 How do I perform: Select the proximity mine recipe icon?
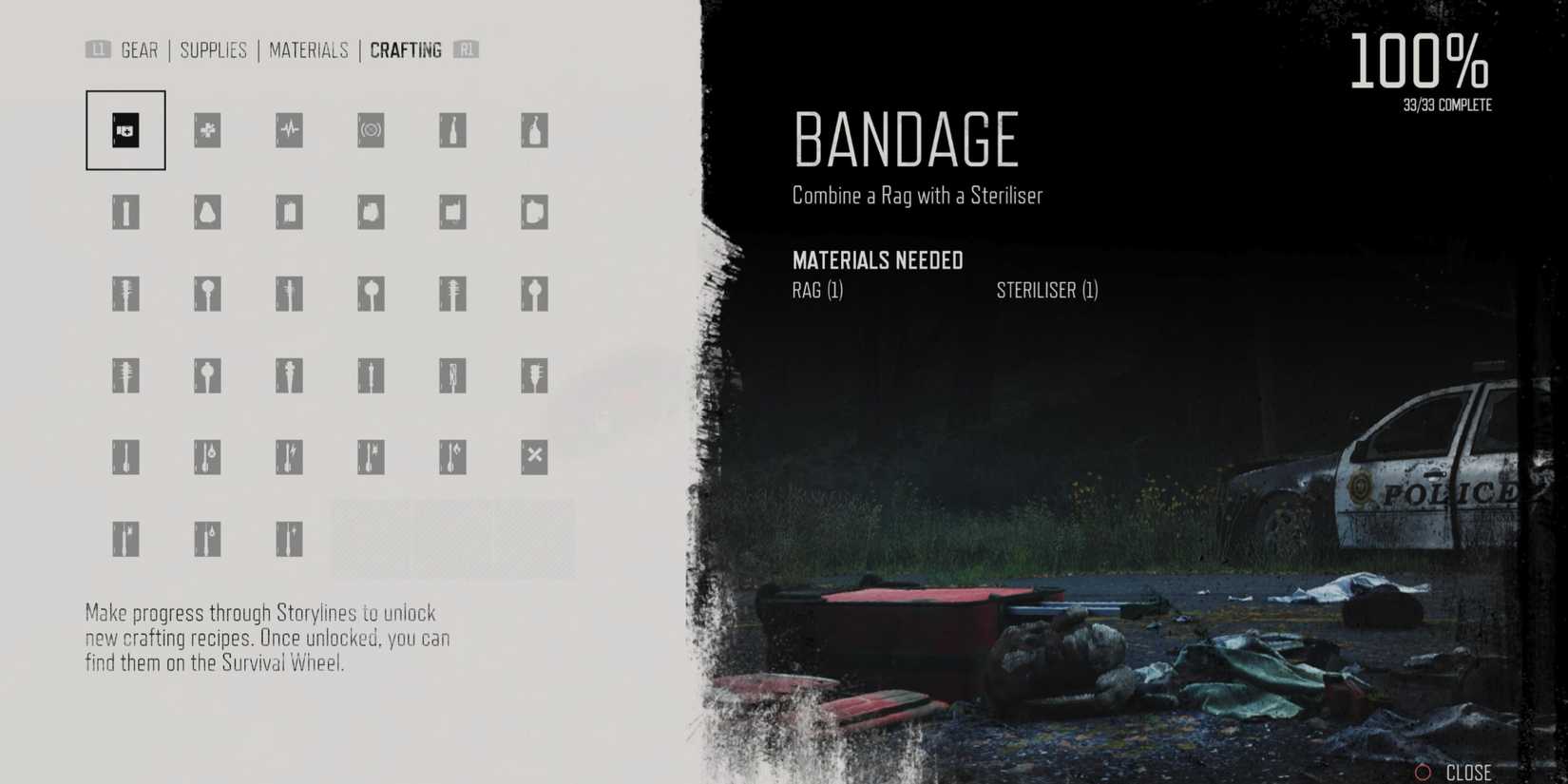point(371,130)
